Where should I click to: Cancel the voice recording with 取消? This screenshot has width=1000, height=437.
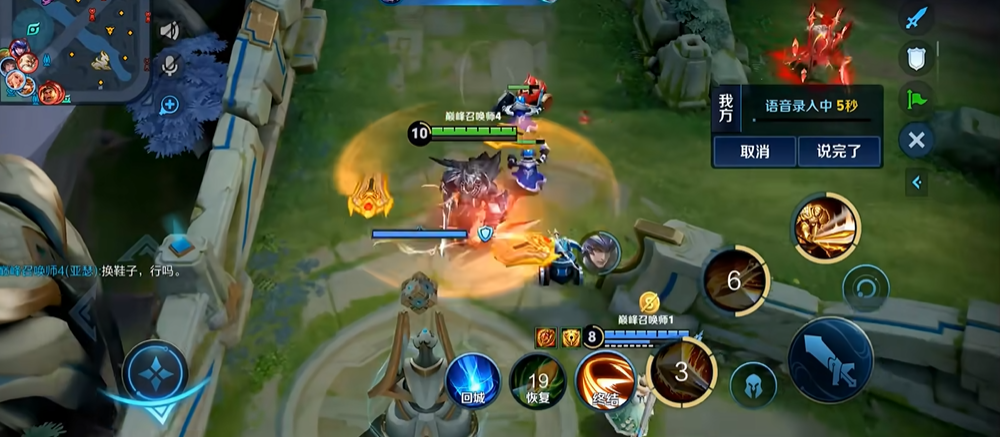click(754, 152)
